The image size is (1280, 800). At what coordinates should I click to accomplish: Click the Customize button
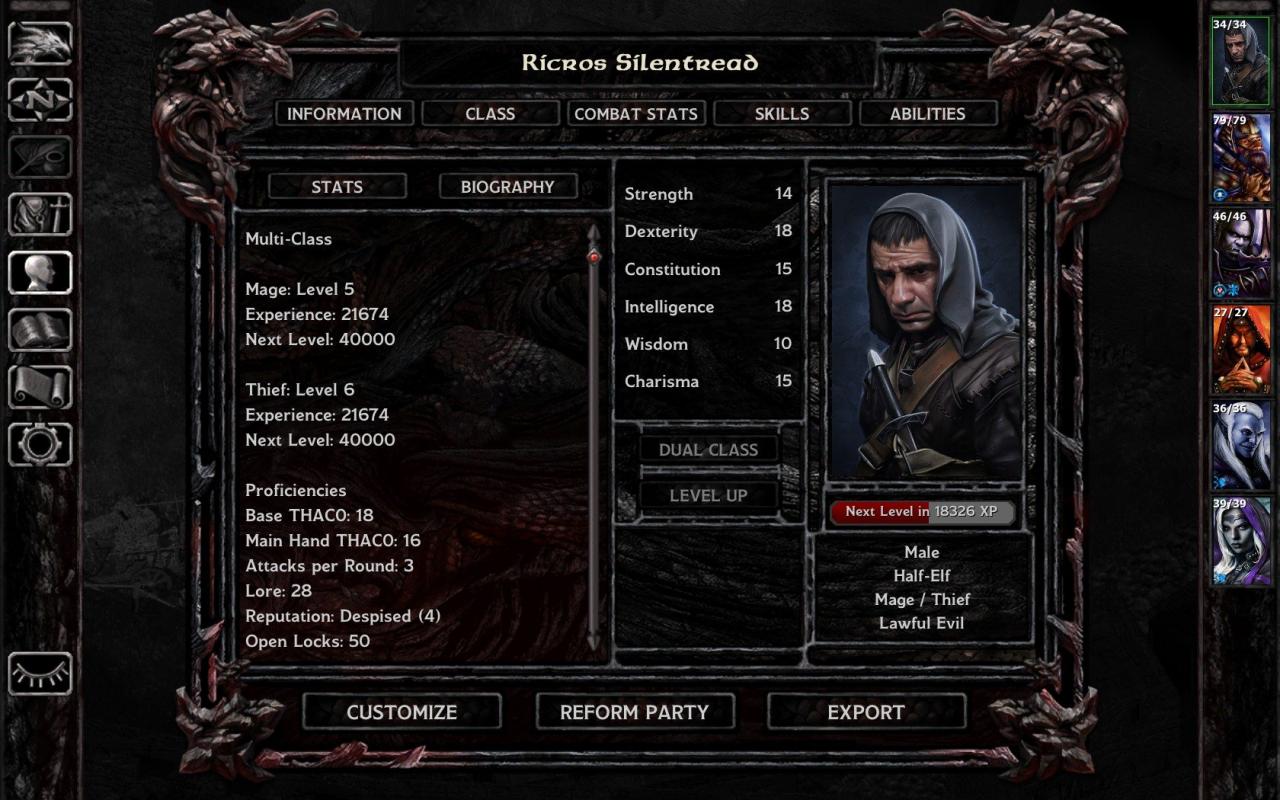coord(402,712)
